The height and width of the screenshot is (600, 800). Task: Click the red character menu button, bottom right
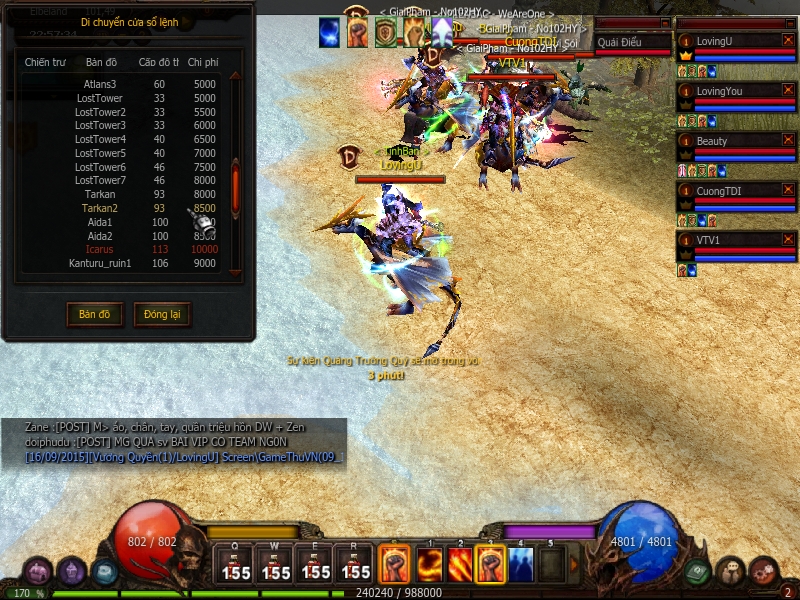(x=764, y=571)
